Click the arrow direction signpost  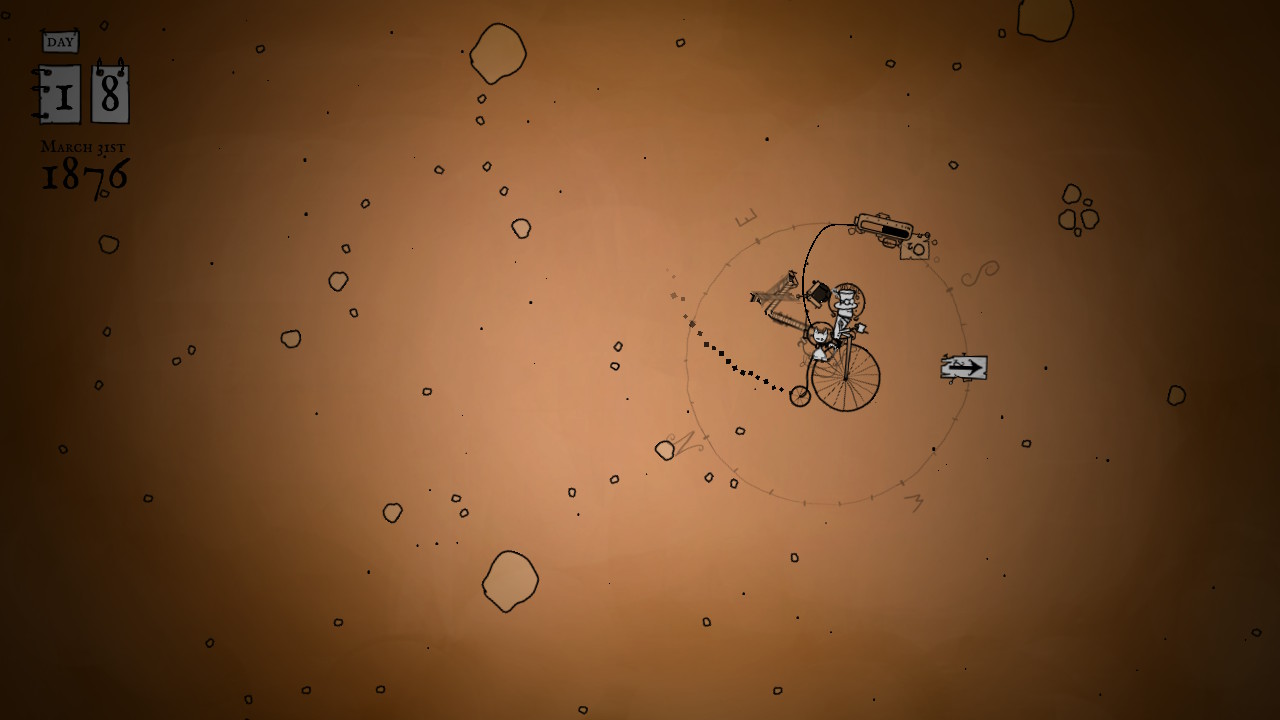(962, 369)
